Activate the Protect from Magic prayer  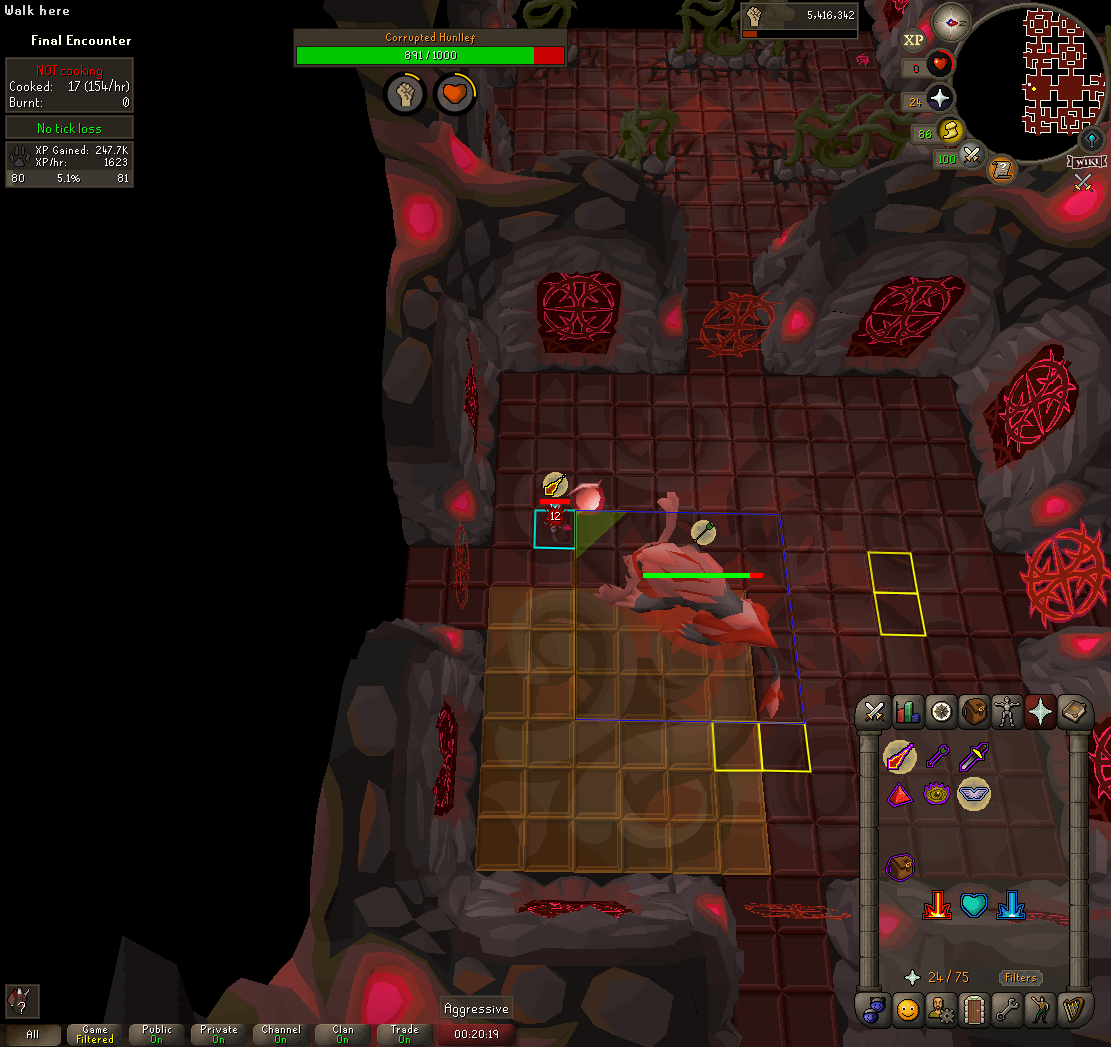tap(900, 759)
